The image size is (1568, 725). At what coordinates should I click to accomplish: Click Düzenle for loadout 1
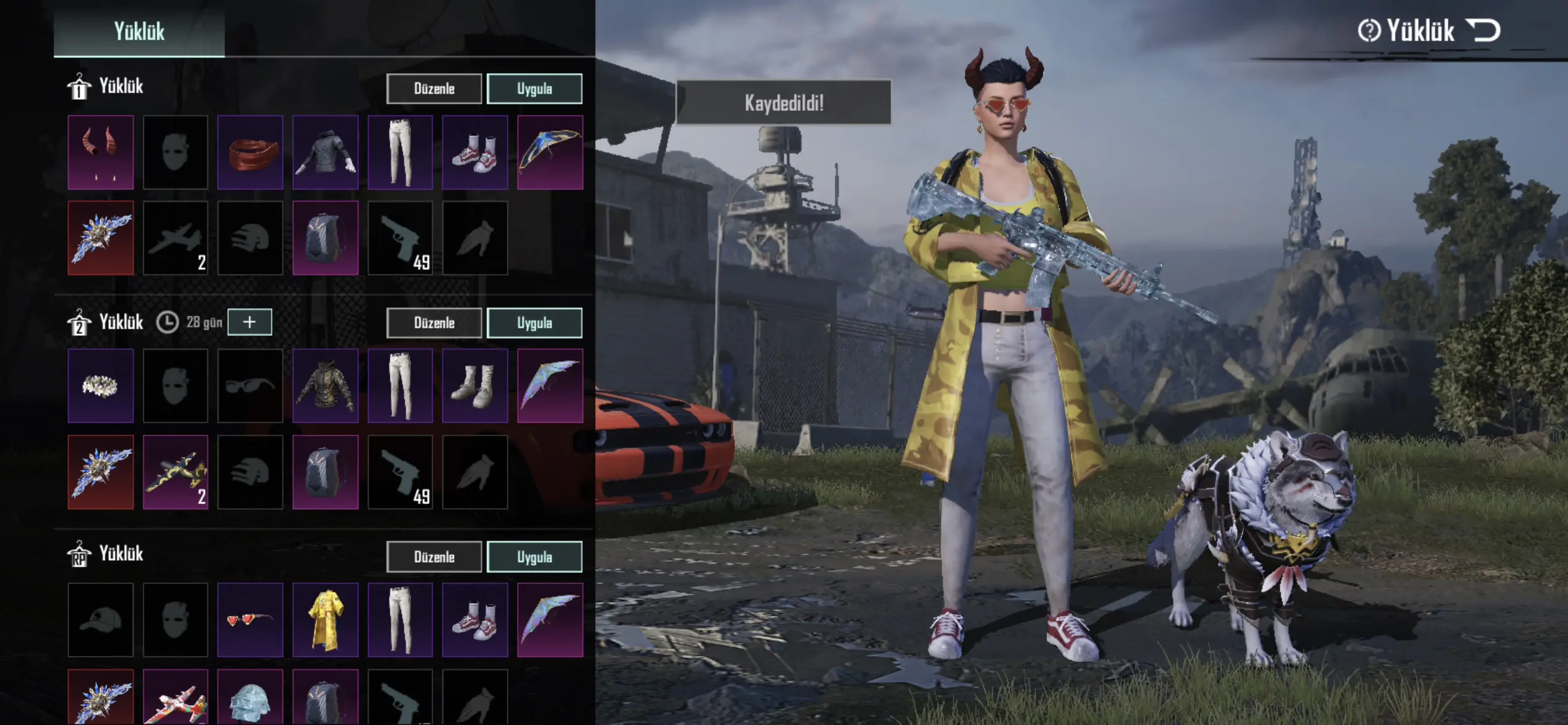(x=434, y=89)
